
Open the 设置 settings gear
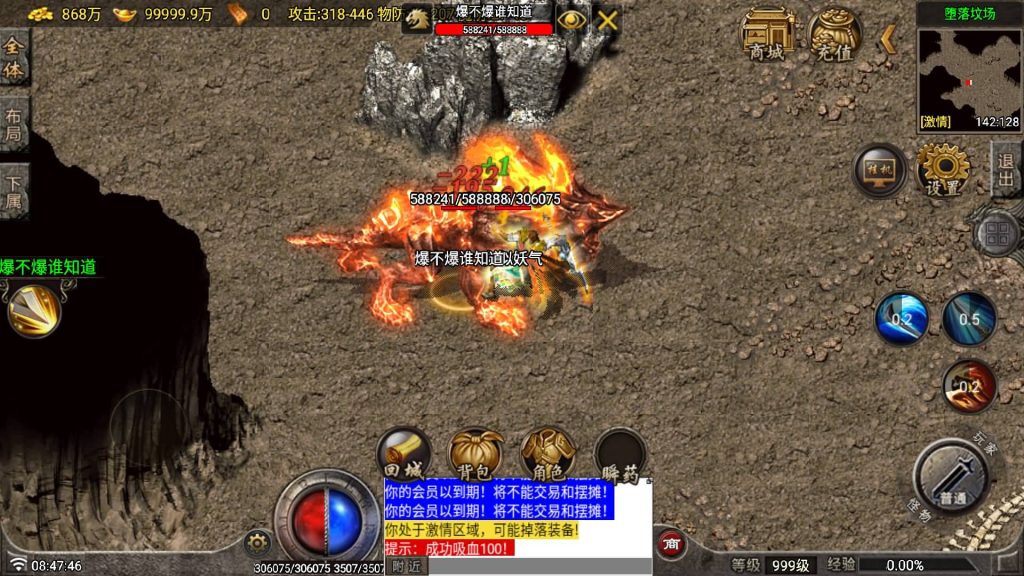(943, 170)
